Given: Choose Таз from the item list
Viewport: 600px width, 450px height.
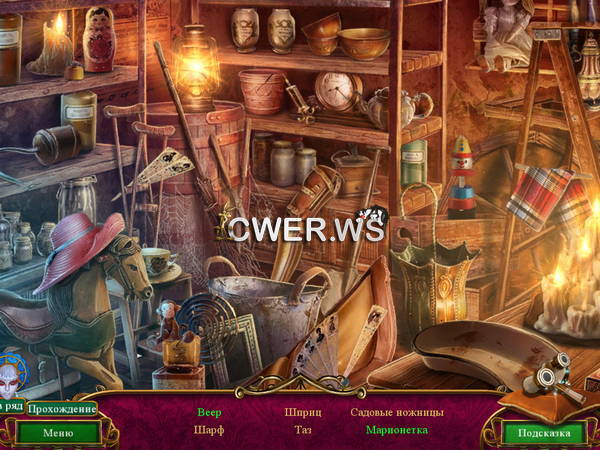Looking at the screenshot, I should click(x=301, y=430).
